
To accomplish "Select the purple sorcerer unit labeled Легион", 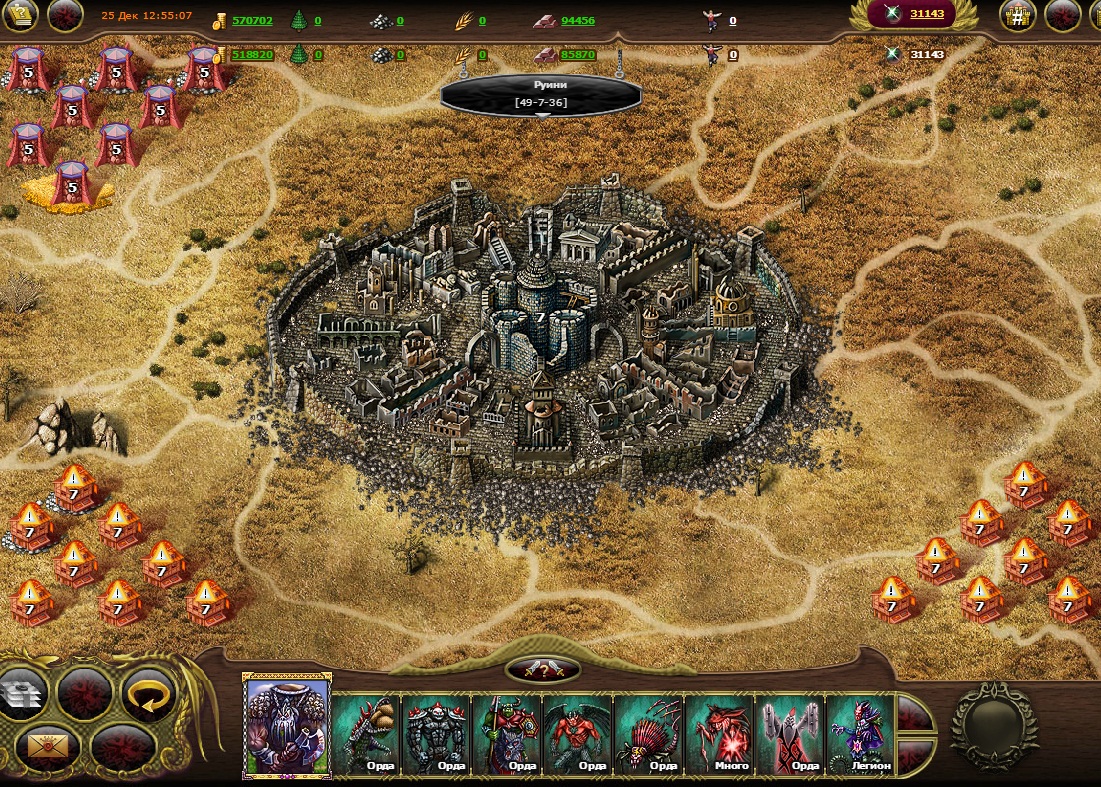I will tap(861, 735).
